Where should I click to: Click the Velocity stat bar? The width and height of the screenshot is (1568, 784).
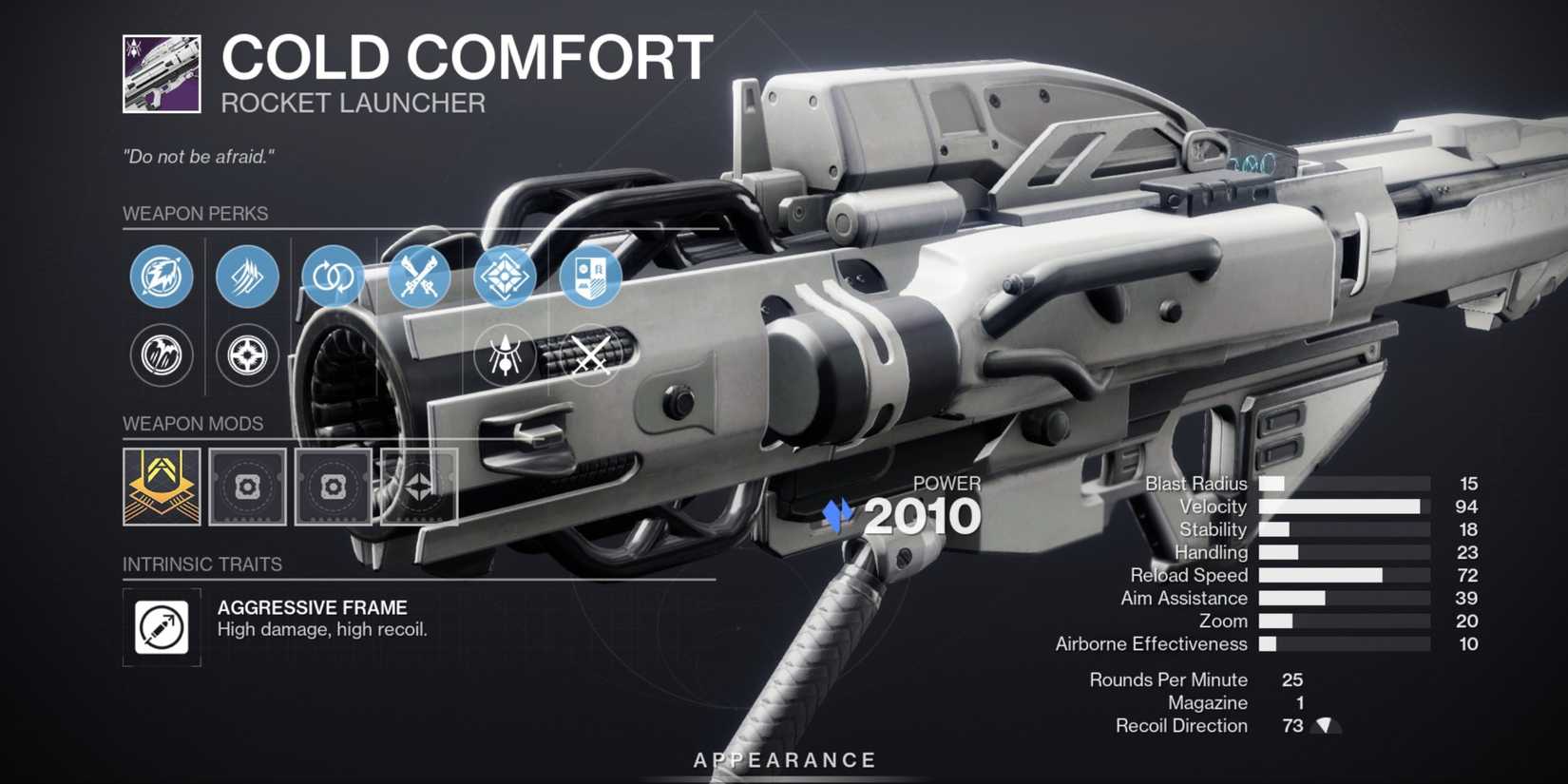pyautogui.click(x=1340, y=507)
